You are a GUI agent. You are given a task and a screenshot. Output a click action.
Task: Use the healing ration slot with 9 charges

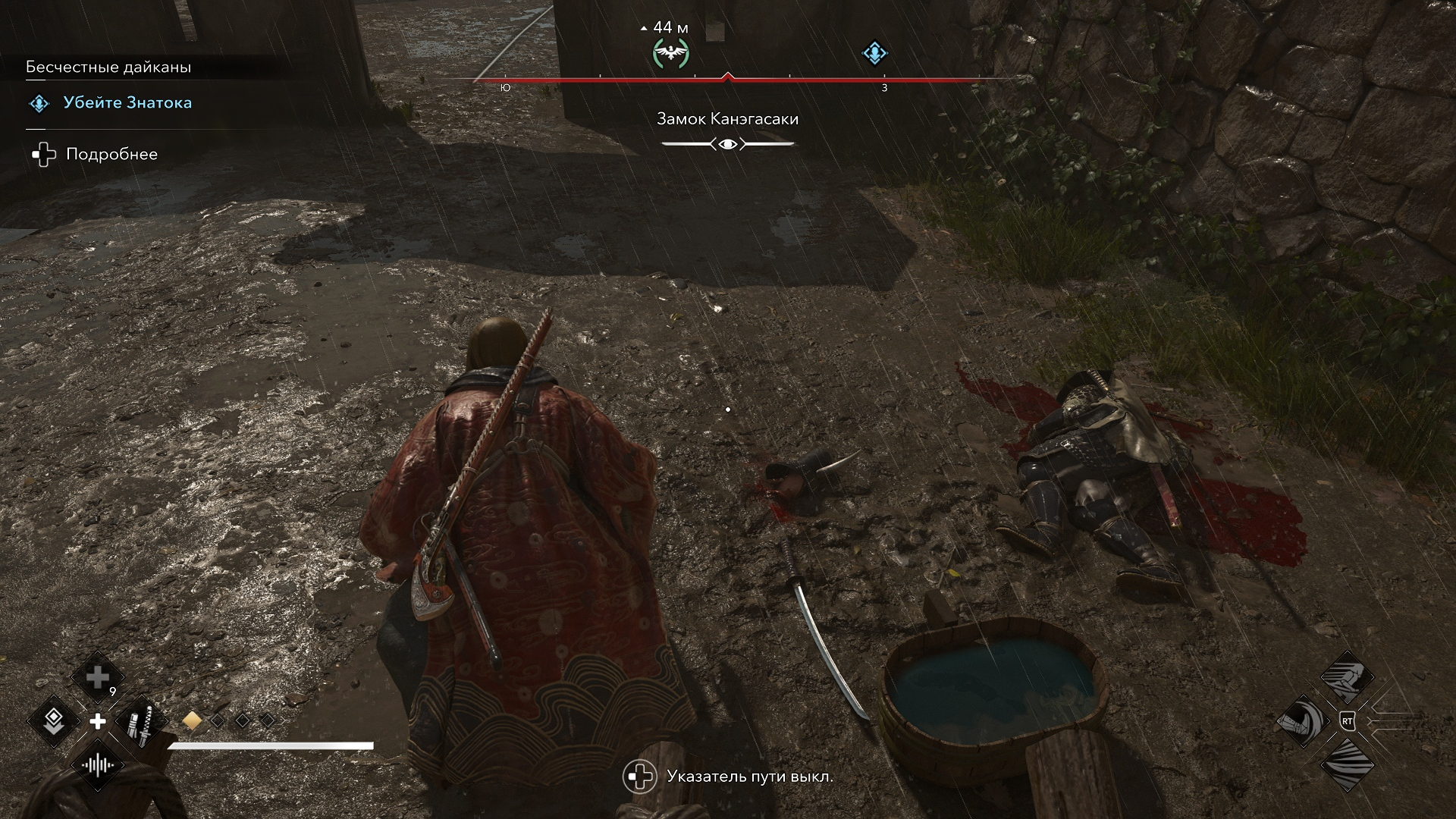98,677
